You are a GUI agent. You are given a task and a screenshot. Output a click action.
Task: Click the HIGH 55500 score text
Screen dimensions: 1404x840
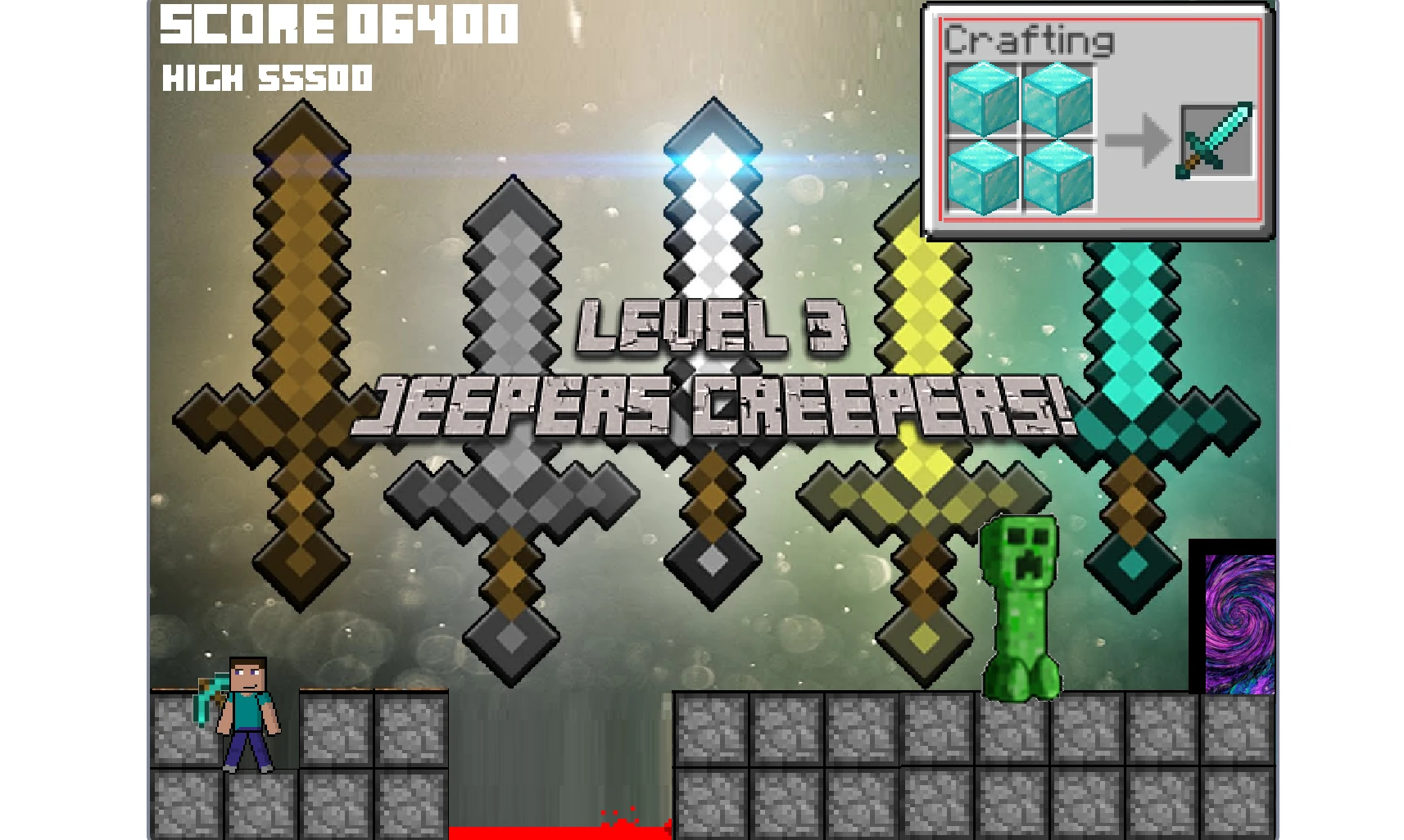[268, 79]
